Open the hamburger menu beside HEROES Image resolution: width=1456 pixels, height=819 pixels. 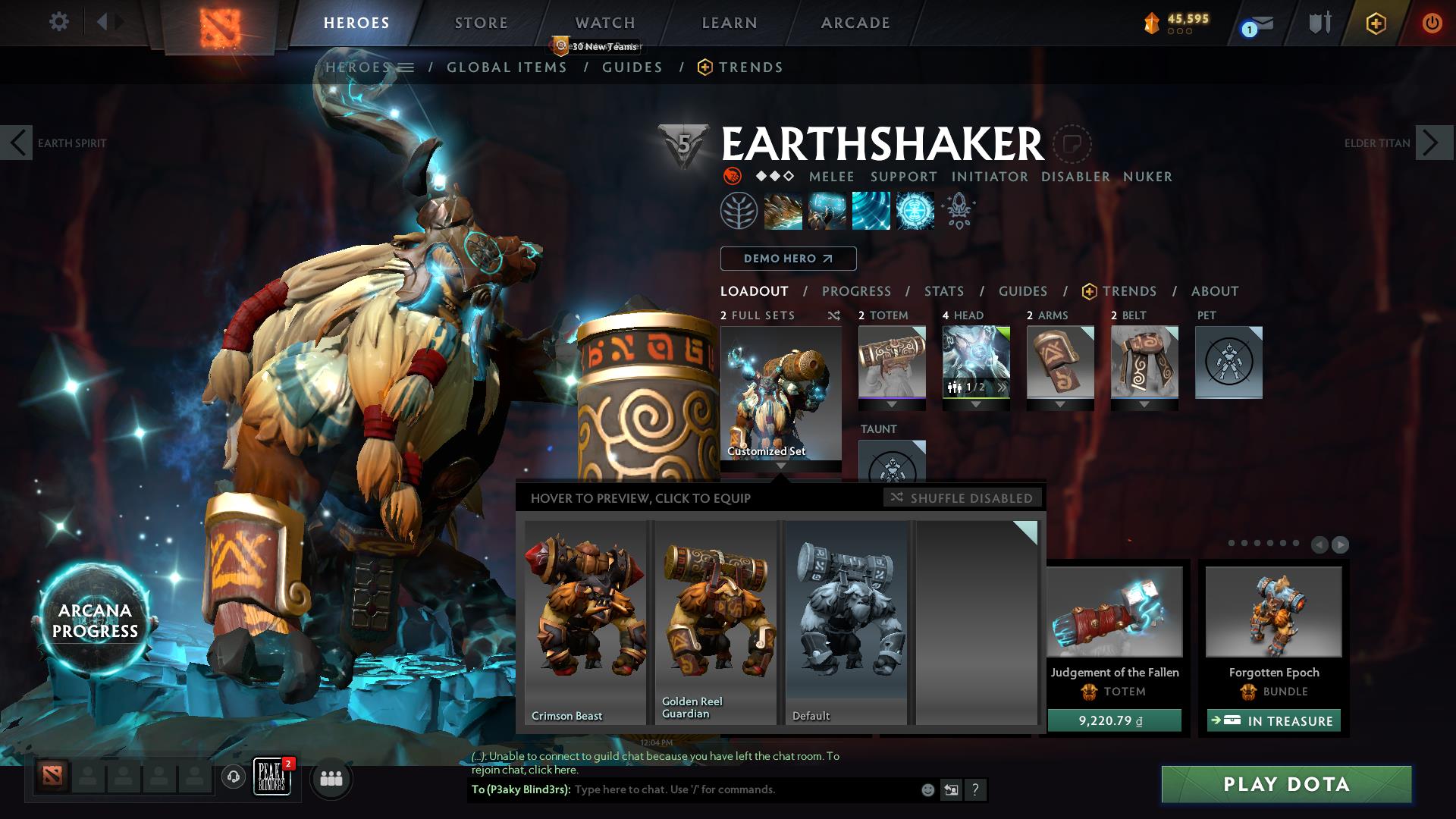[x=407, y=67]
